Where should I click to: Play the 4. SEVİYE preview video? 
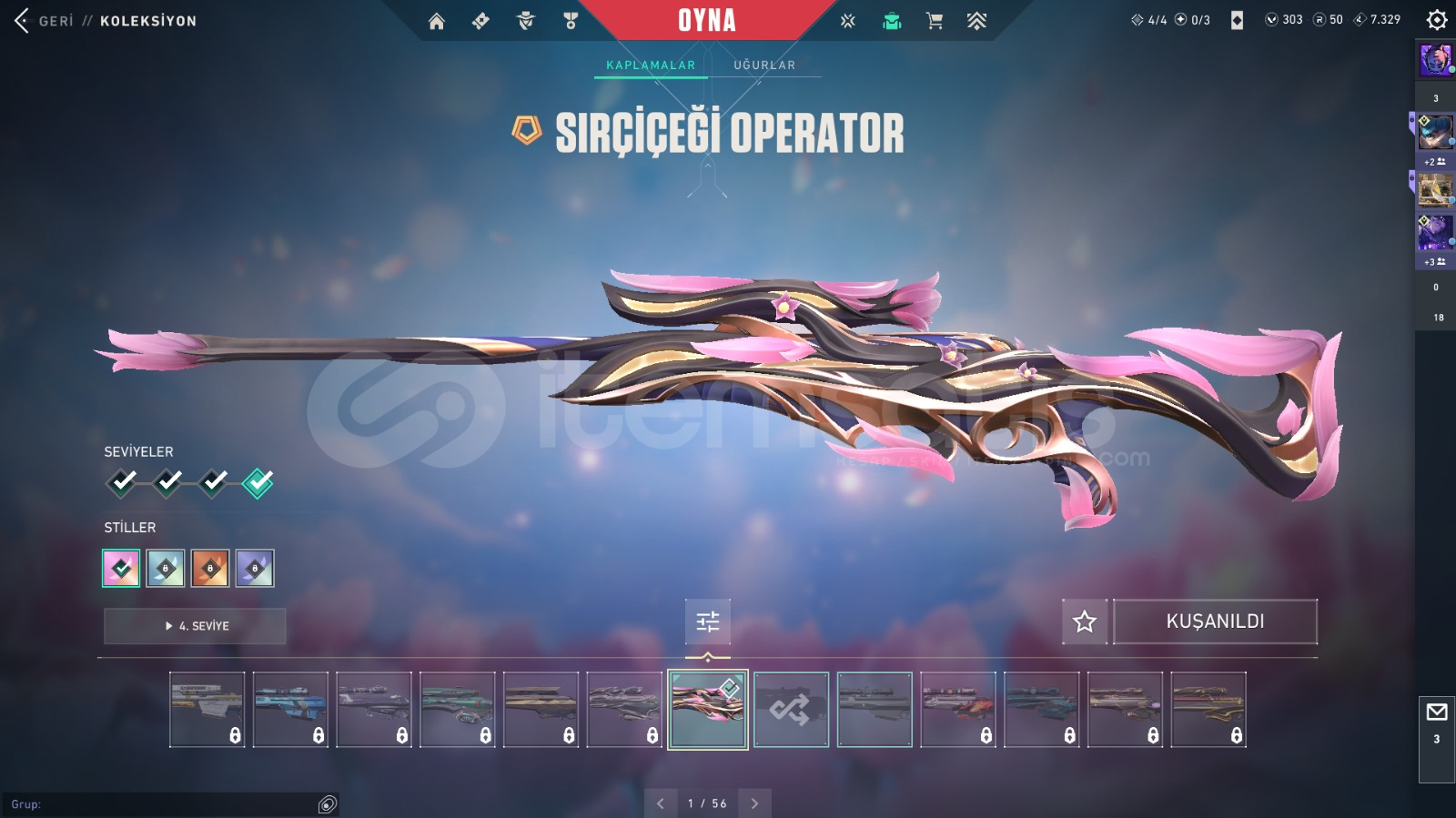[x=195, y=626]
